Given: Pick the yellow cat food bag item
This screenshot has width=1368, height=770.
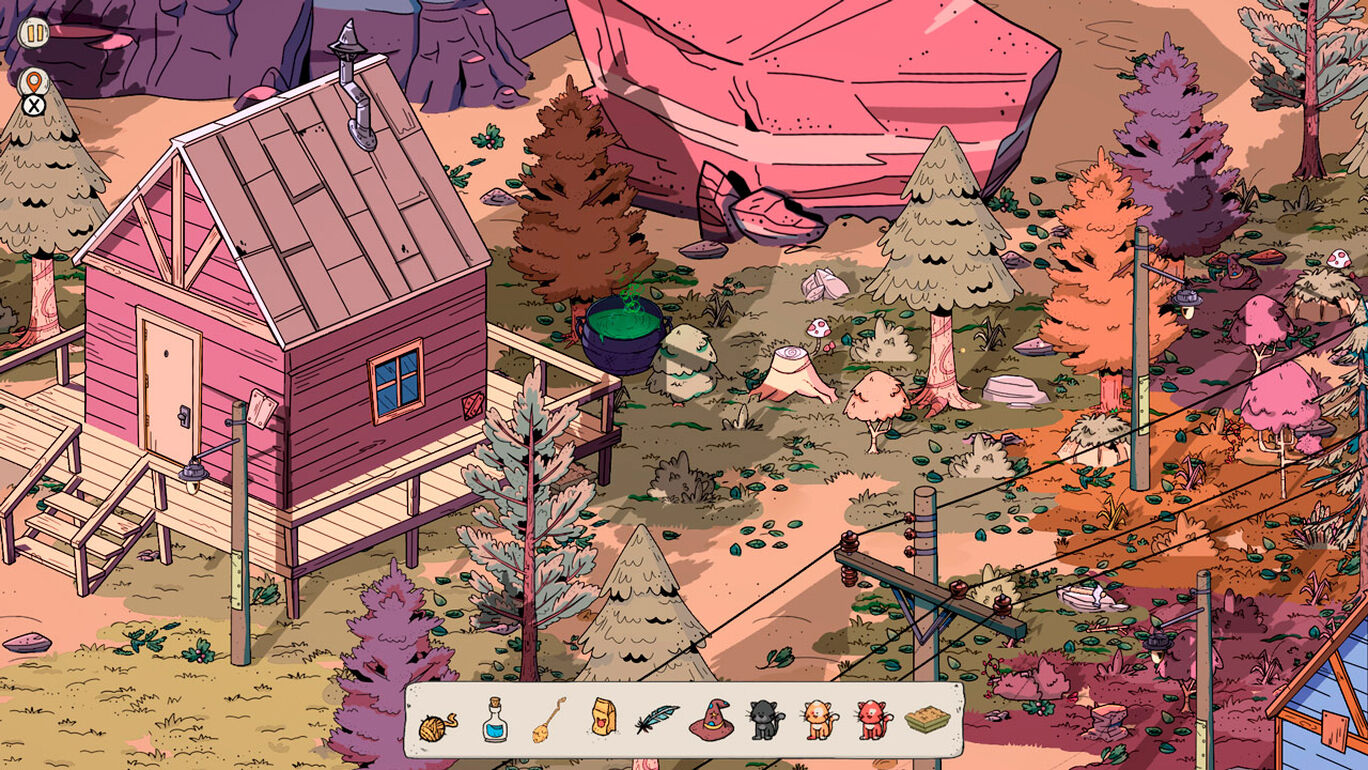Looking at the screenshot, I should click(603, 718).
